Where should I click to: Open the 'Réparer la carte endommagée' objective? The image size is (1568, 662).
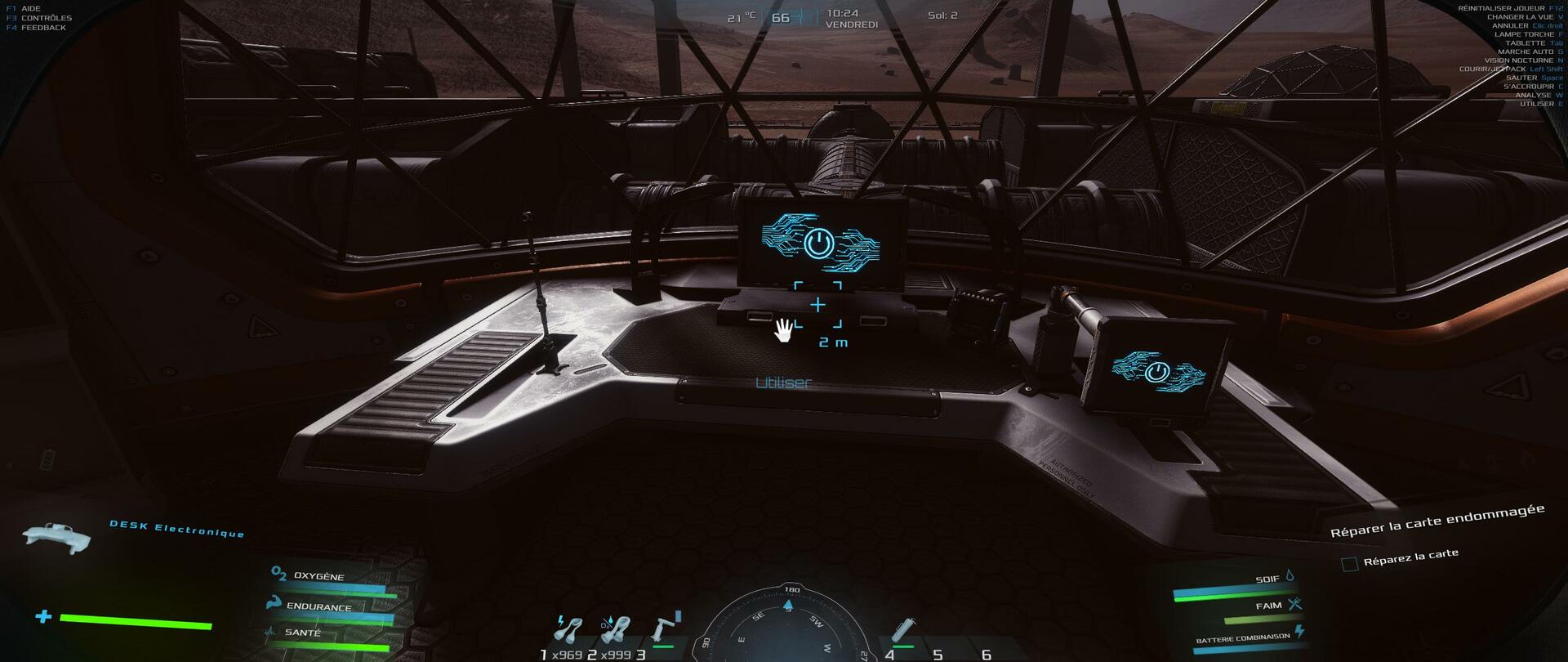click(x=1437, y=521)
